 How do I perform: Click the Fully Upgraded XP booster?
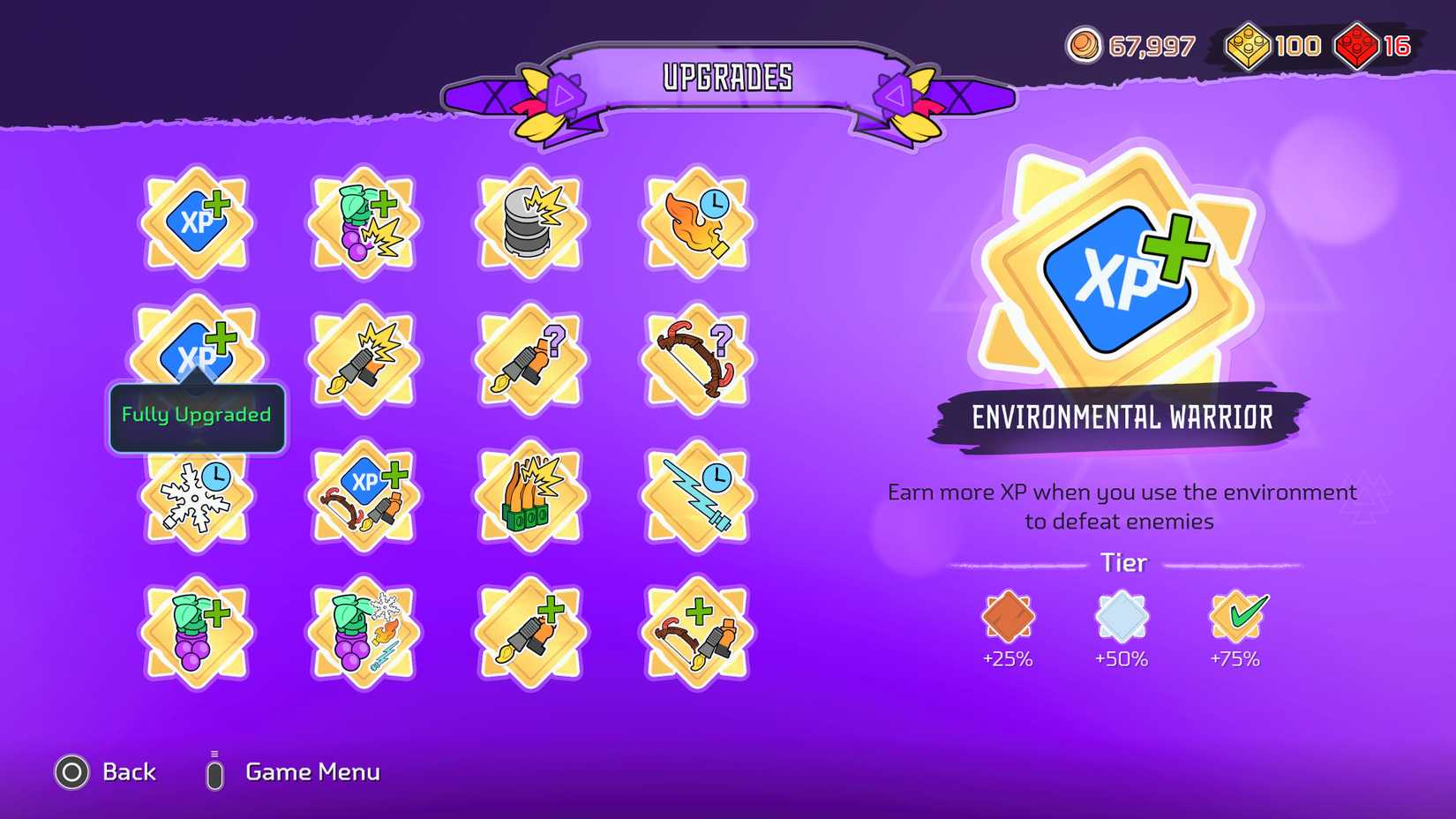[x=194, y=351]
